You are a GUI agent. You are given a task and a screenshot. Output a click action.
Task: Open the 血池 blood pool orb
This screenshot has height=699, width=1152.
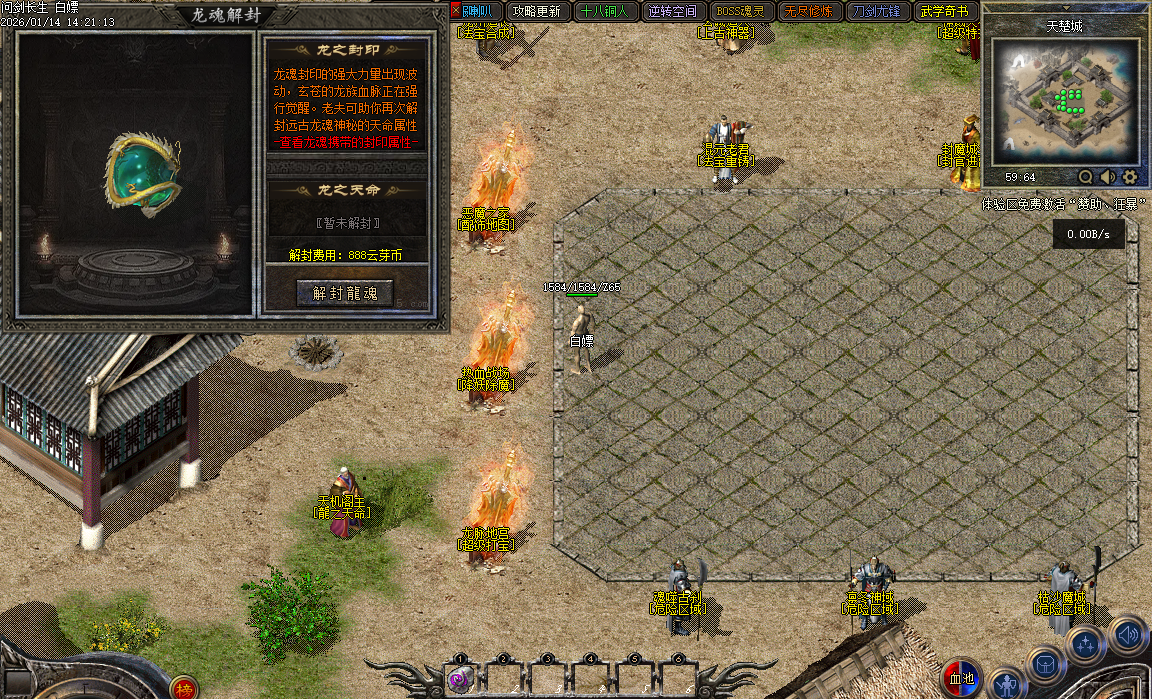coord(962,677)
